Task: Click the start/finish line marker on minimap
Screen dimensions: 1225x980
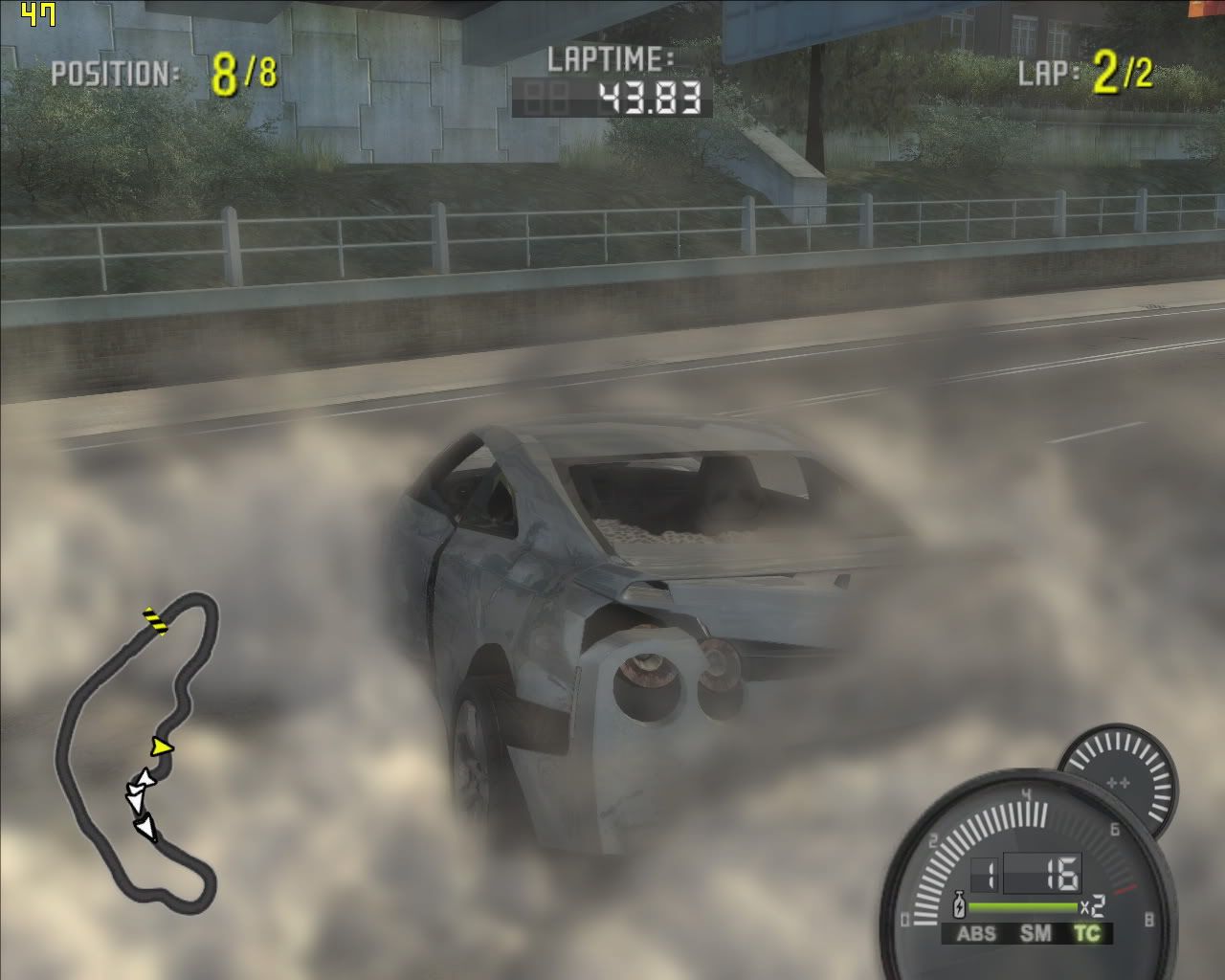Action: [153, 620]
